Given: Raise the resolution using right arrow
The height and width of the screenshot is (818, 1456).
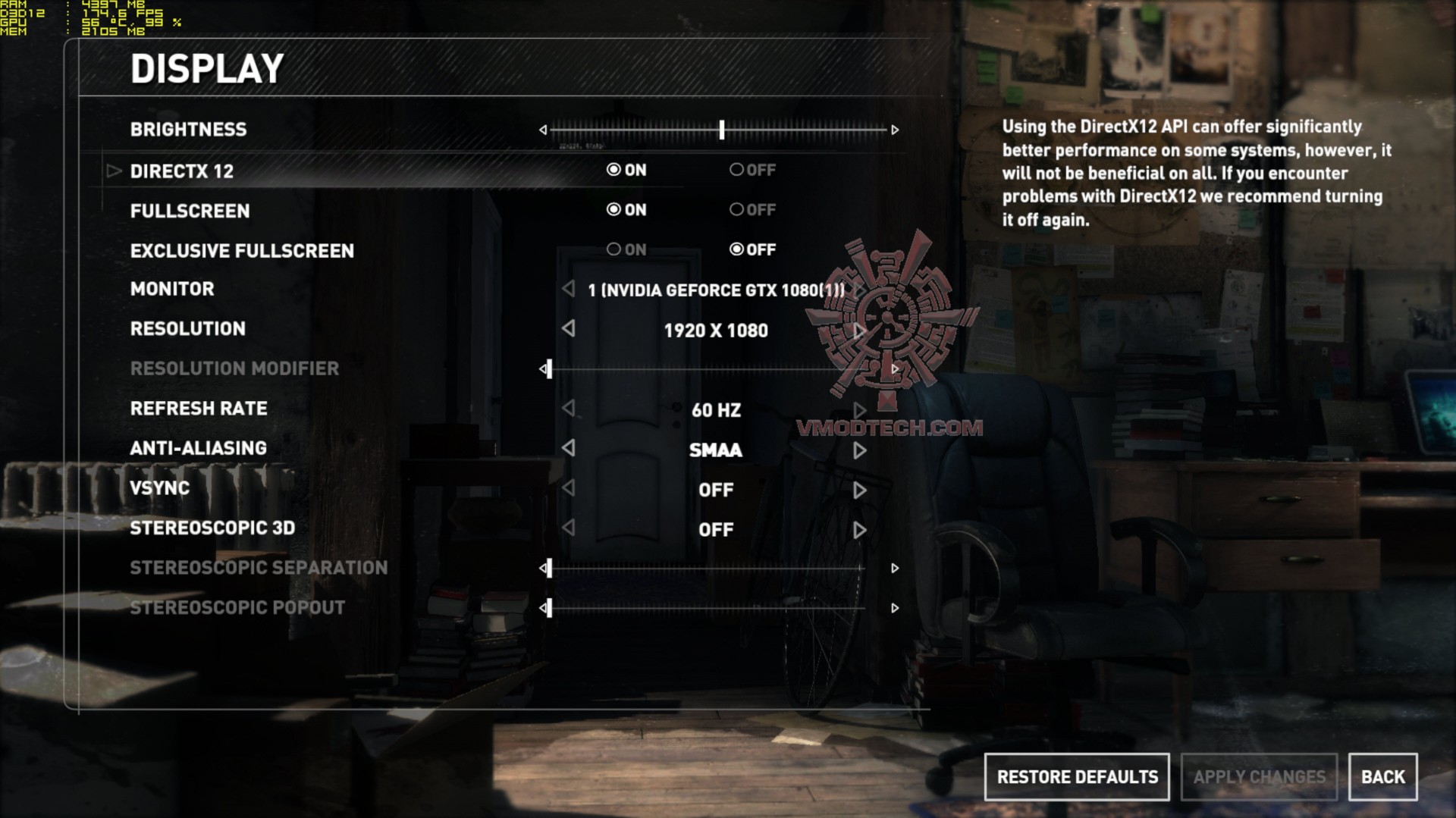Looking at the screenshot, I should point(859,331).
